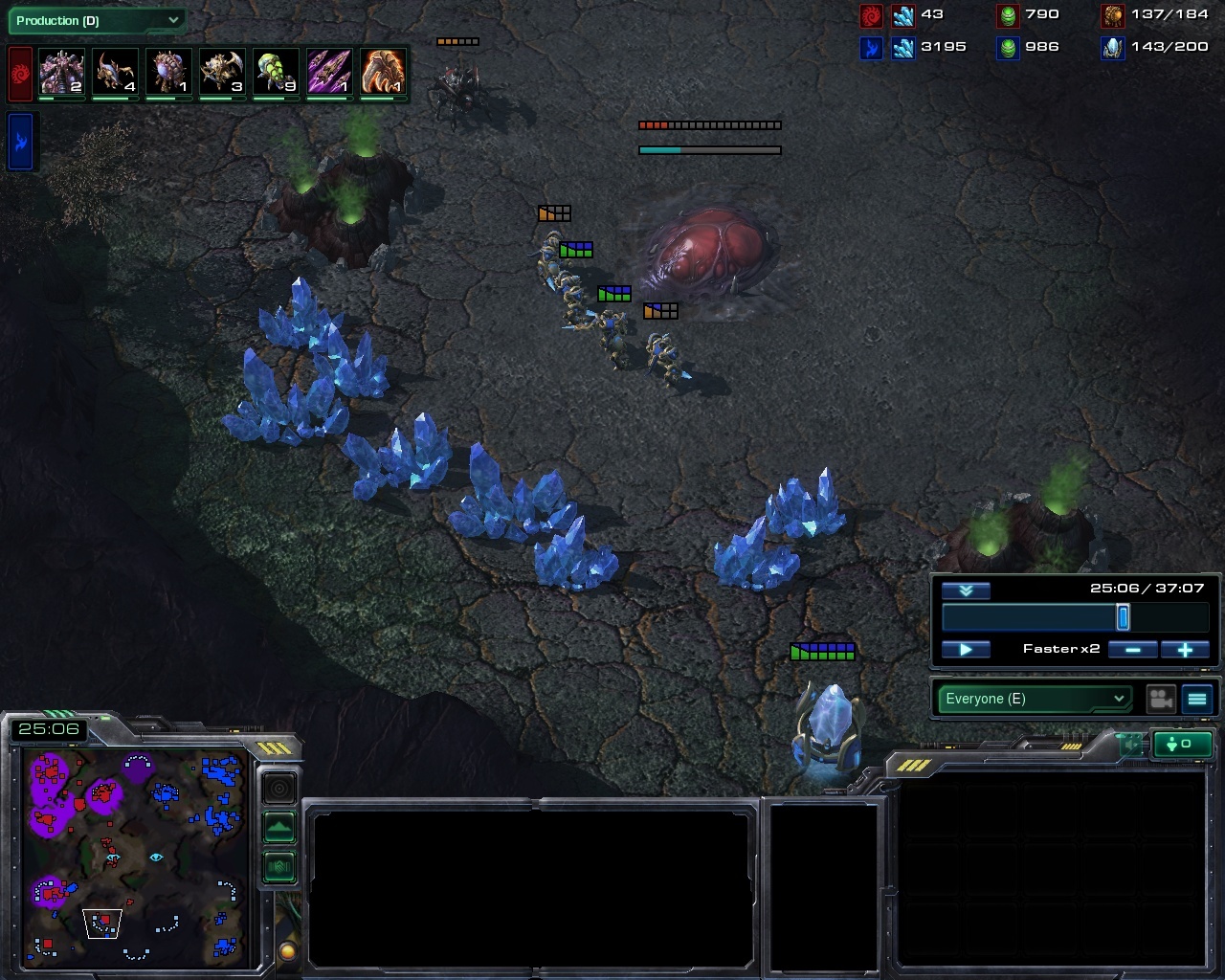The height and width of the screenshot is (980, 1225).
Task: Click the replay timeline slider handle
Action: [1123, 617]
